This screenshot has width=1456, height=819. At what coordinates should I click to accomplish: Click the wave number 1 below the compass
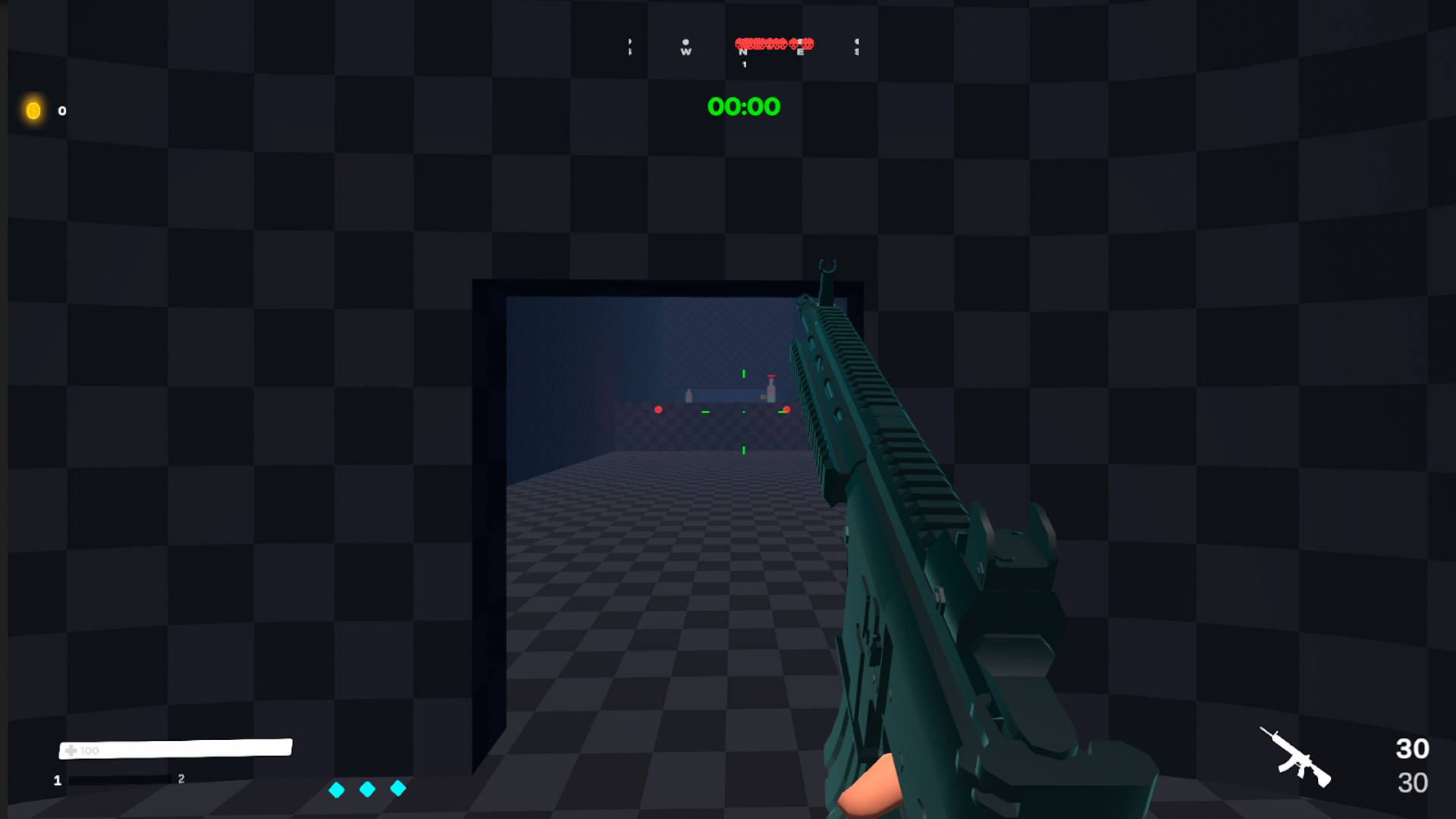[x=745, y=64]
